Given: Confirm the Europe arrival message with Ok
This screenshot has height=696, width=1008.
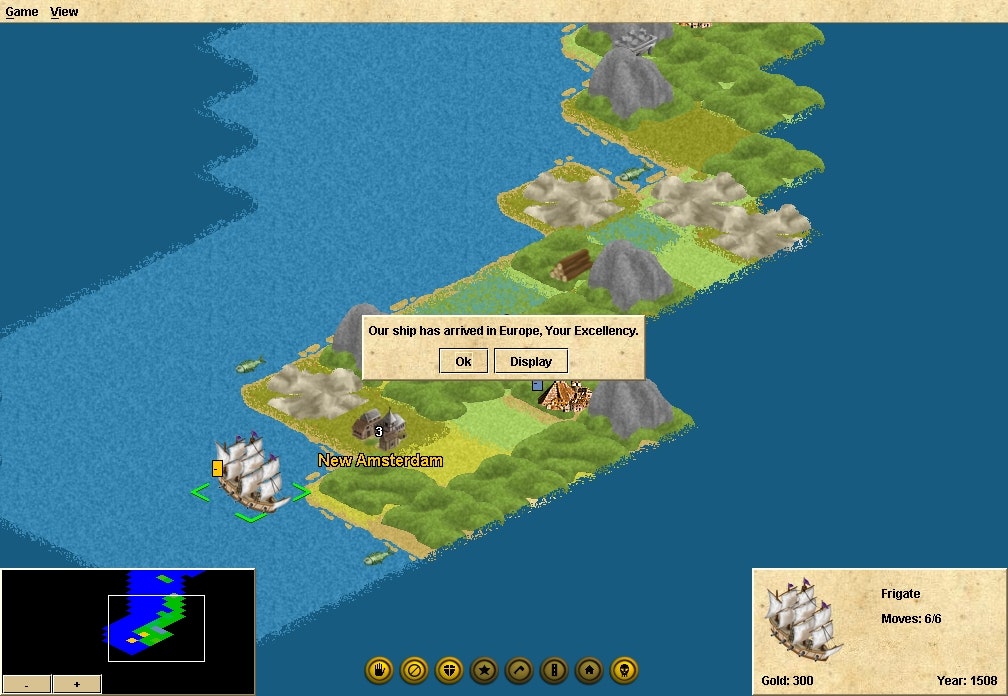Looking at the screenshot, I should [x=463, y=361].
